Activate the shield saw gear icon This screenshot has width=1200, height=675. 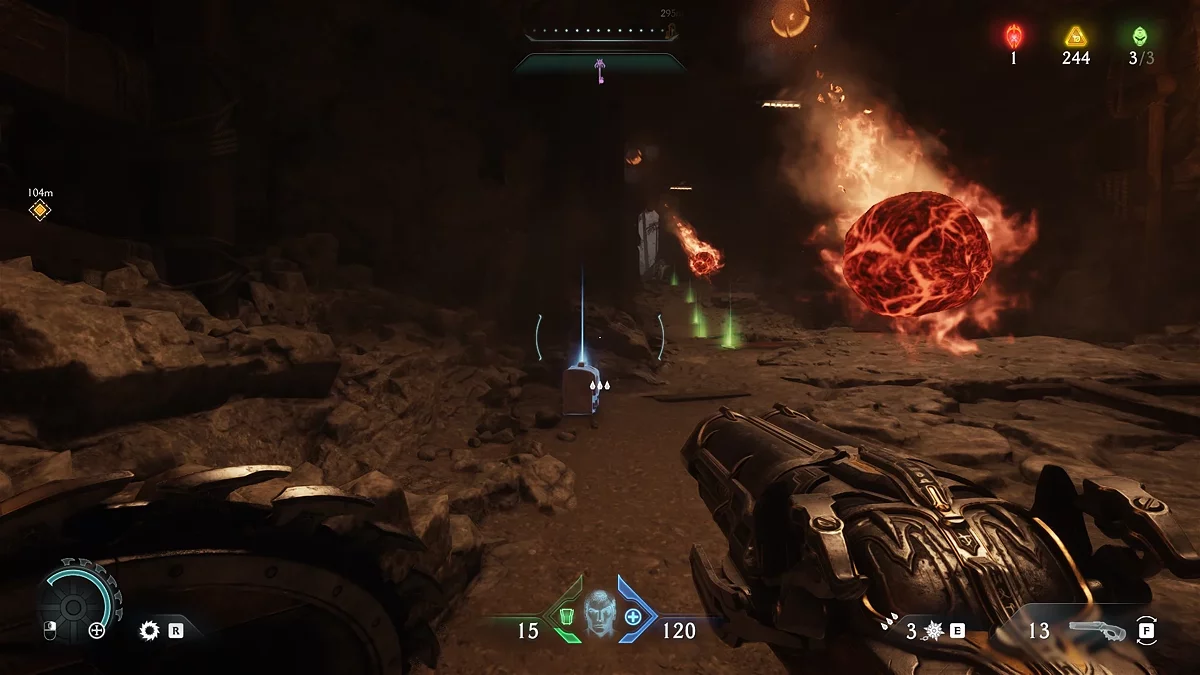(x=150, y=630)
